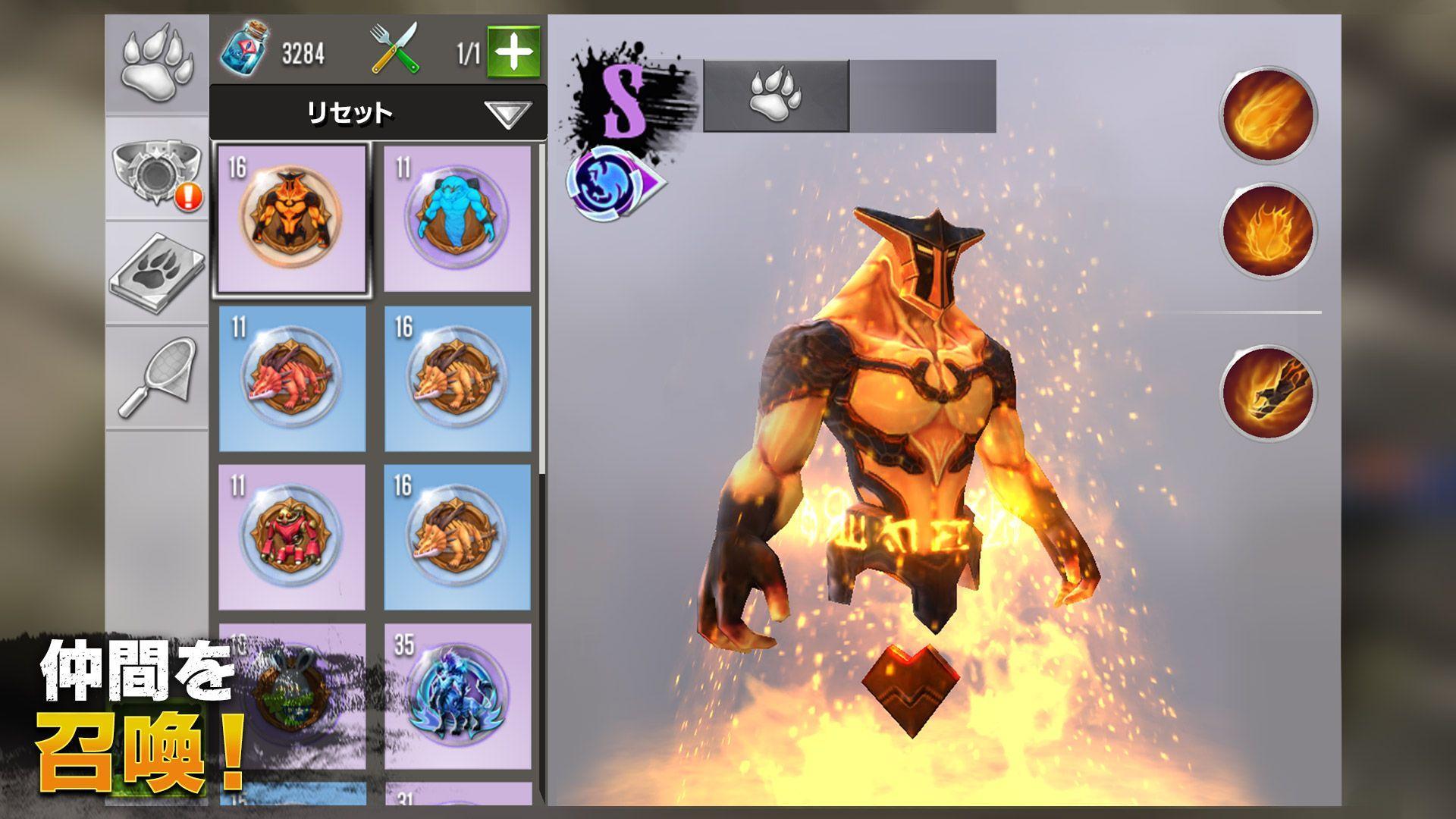
Task: Click the green plus button next to 1/1
Action: pos(516,49)
